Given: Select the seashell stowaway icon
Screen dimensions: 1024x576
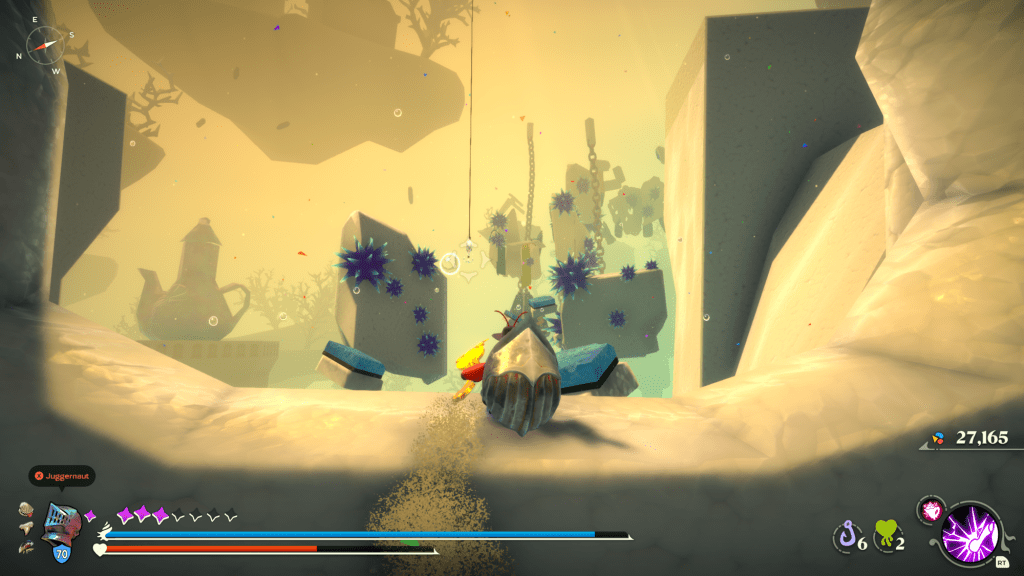Looking at the screenshot, I should click(25, 511).
